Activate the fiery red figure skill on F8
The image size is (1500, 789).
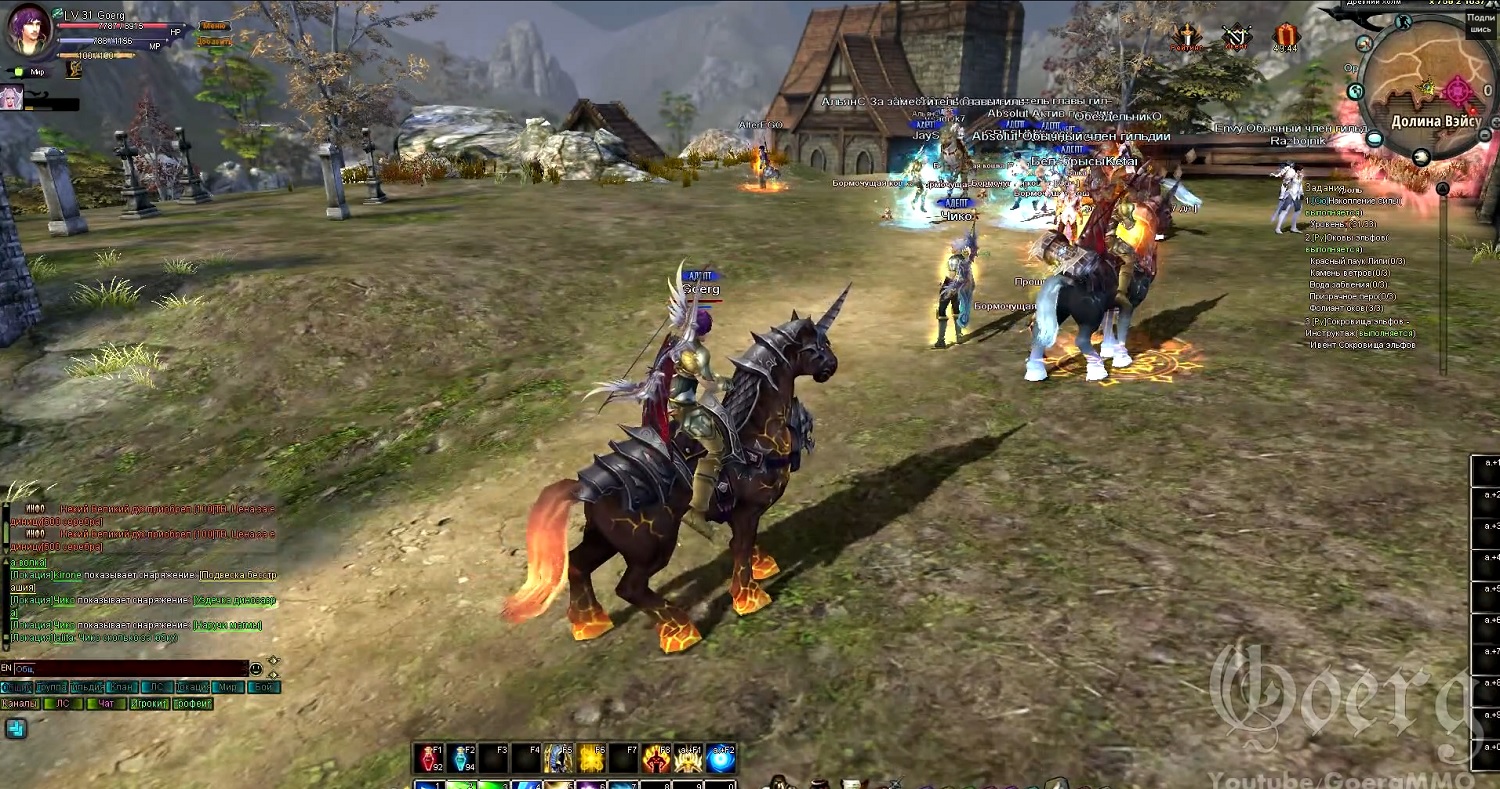(x=656, y=758)
